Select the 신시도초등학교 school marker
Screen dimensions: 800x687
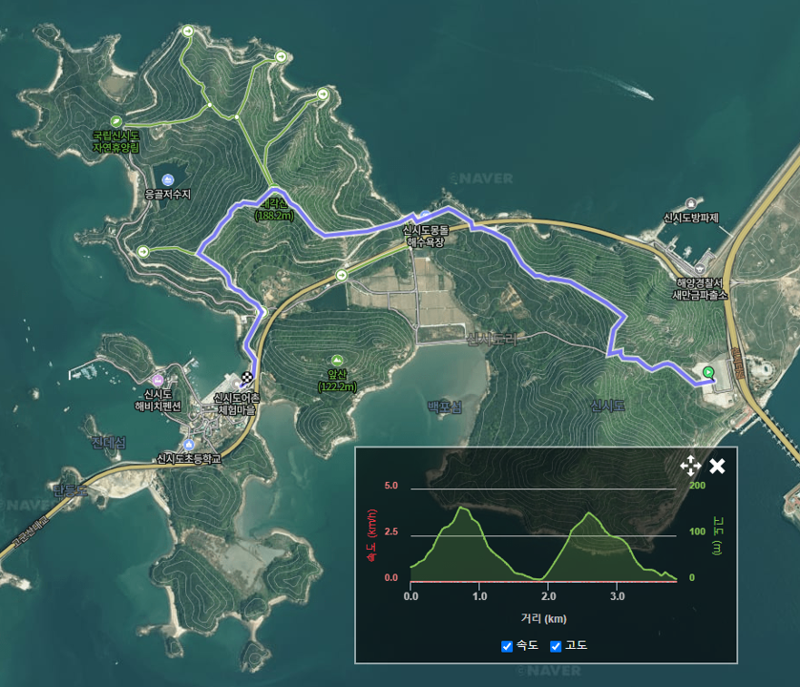tap(187, 445)
